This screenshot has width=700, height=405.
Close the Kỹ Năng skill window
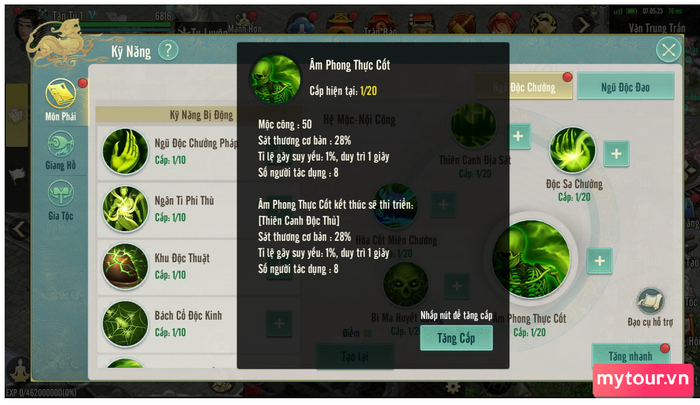tap(667, 50)
